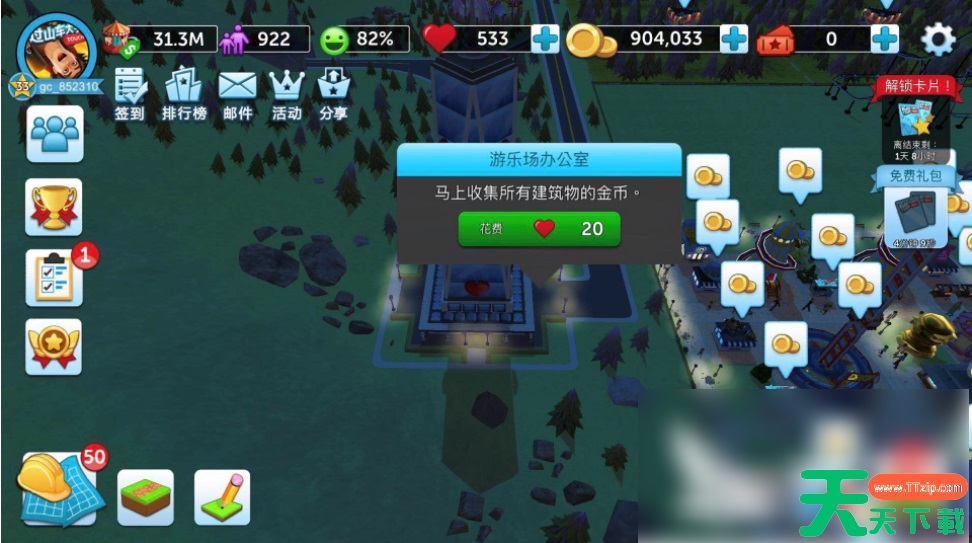Open the clipboard task list

pos(55,277)
